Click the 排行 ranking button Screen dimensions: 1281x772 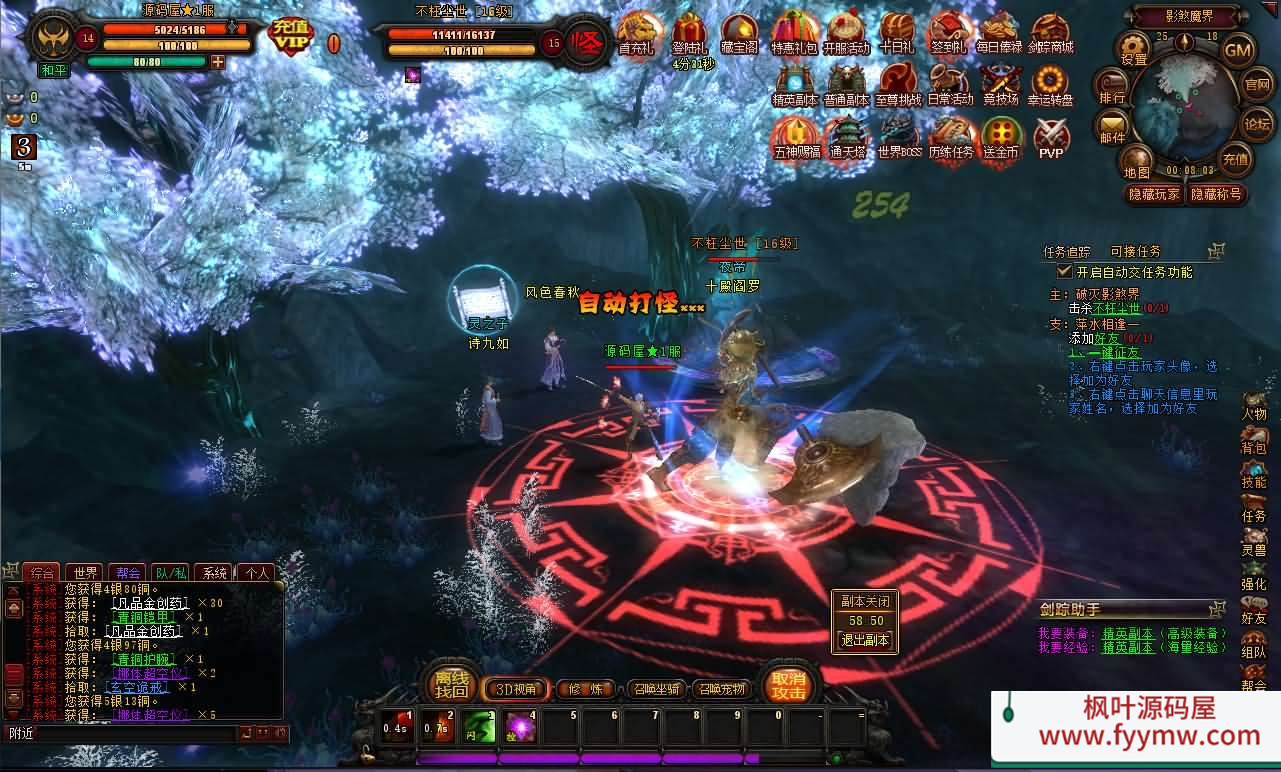(1112, 88)
